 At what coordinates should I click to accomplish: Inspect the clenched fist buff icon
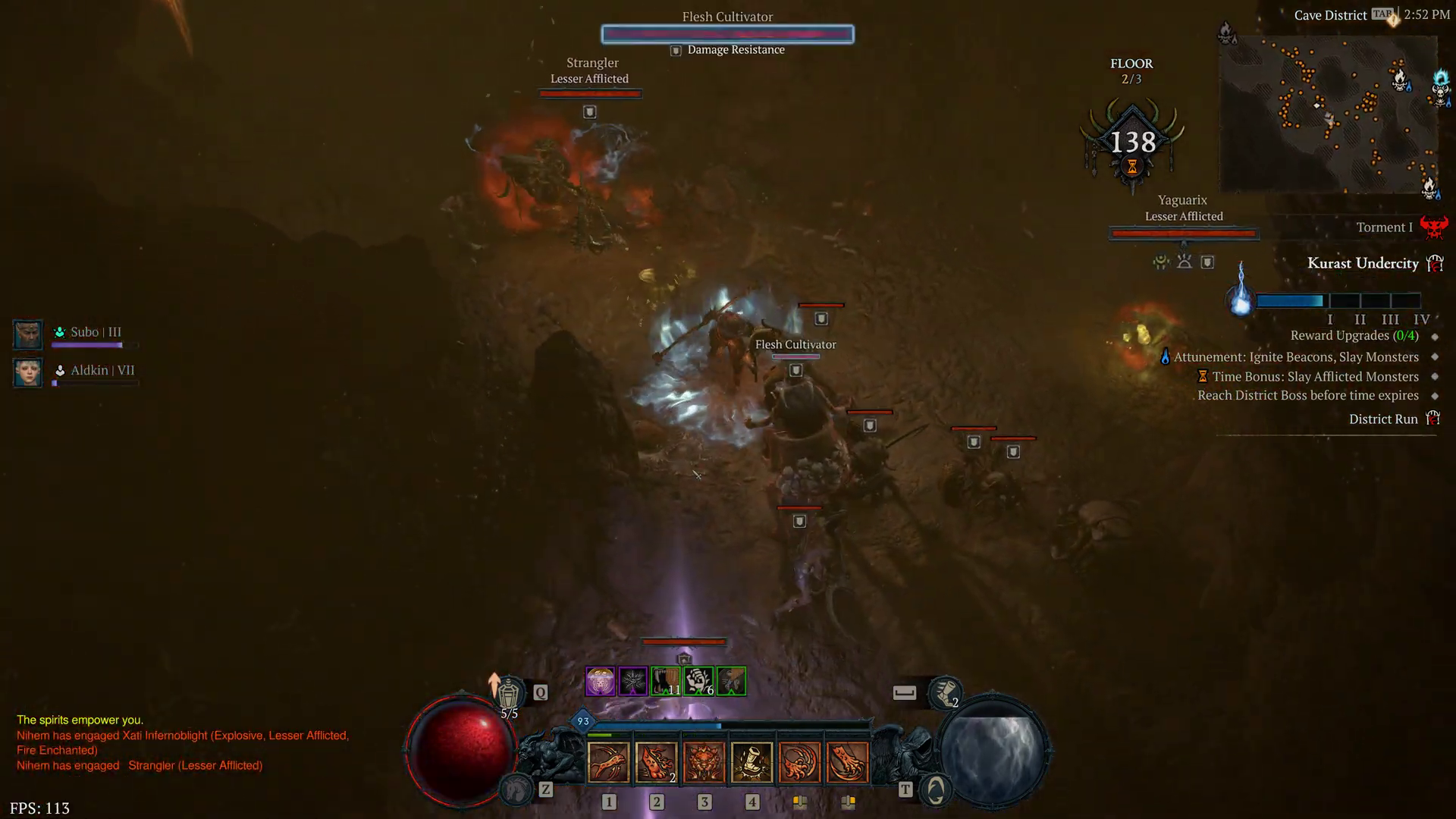[x=698, y=682]
